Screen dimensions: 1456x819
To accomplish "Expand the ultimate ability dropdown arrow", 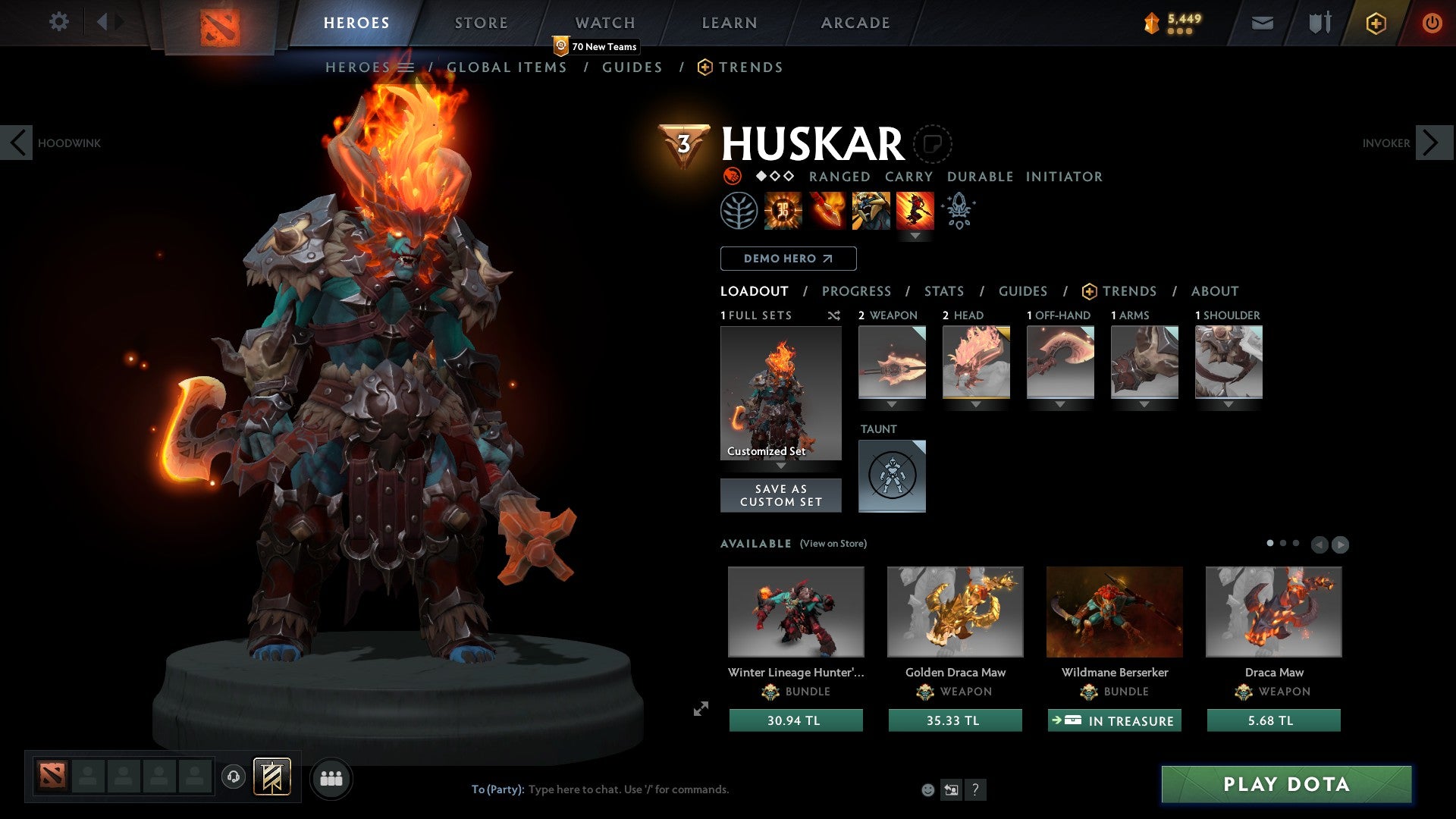I will coord(916,237).
